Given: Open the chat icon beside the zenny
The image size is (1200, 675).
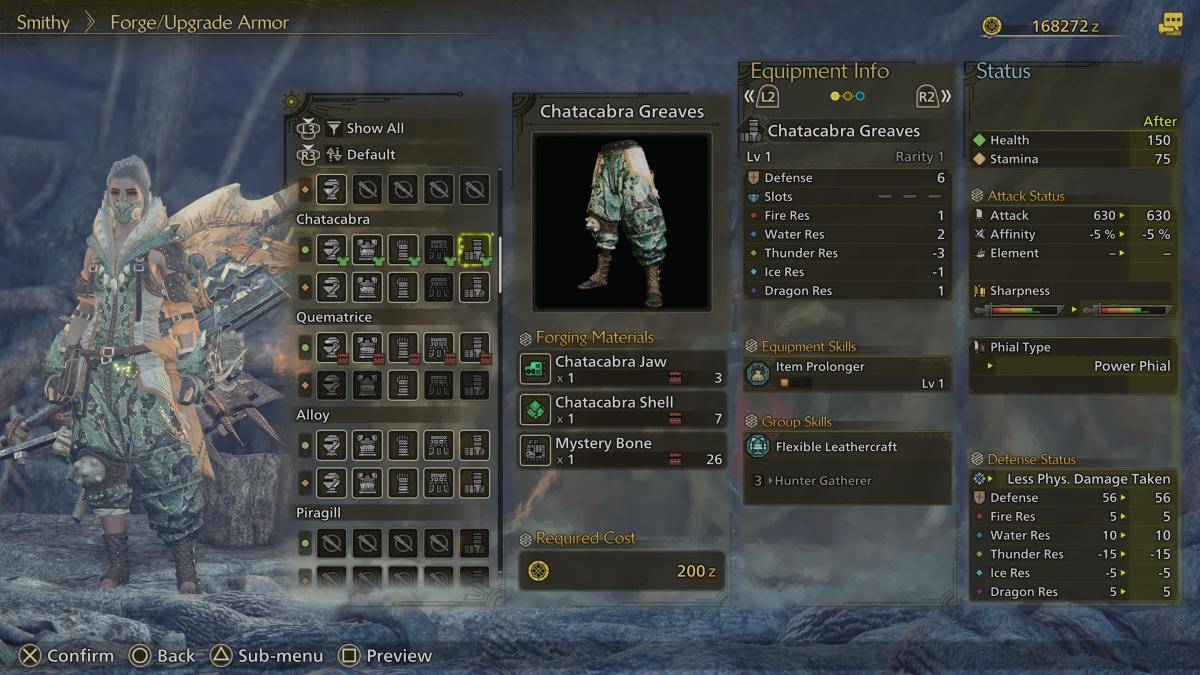Looking at the screenshot, I should [x=1170, y=25].
